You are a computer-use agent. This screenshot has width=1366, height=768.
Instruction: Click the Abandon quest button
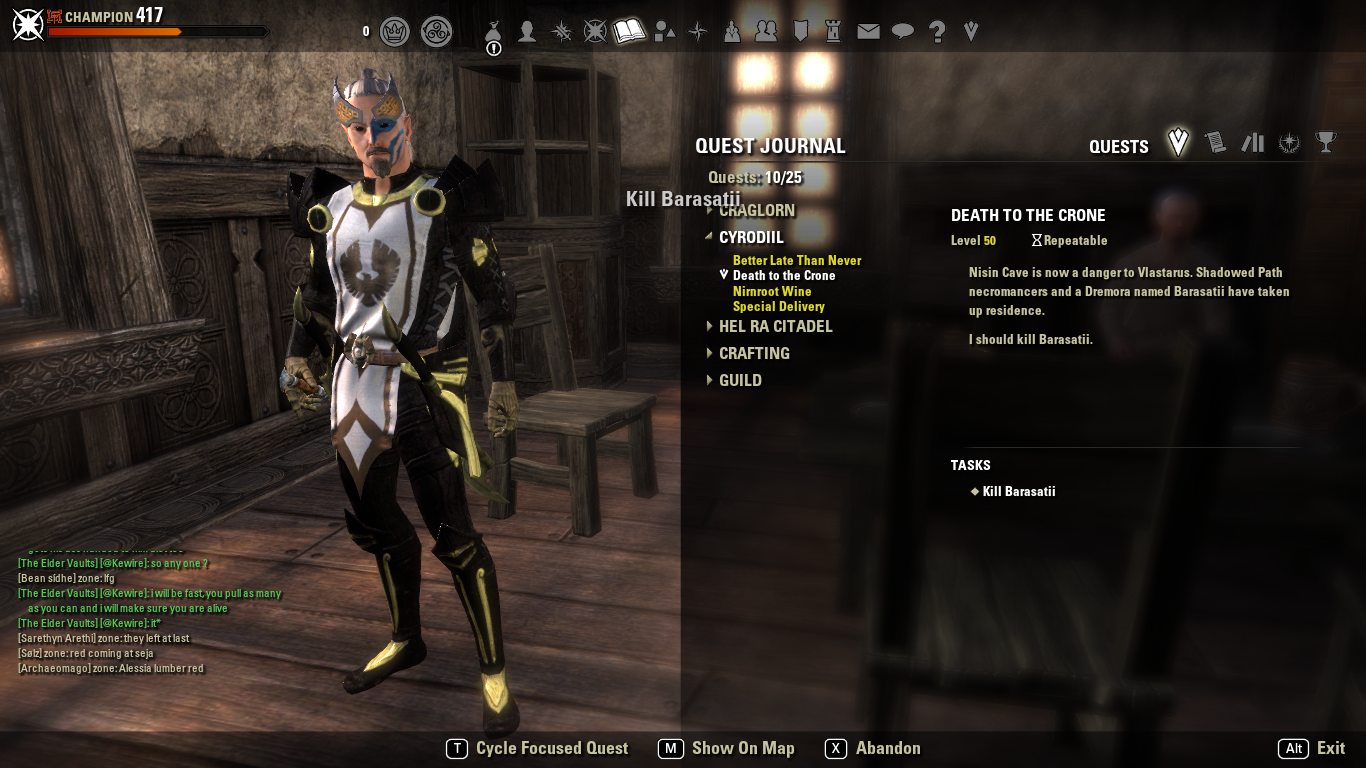[x=888, y=748]
